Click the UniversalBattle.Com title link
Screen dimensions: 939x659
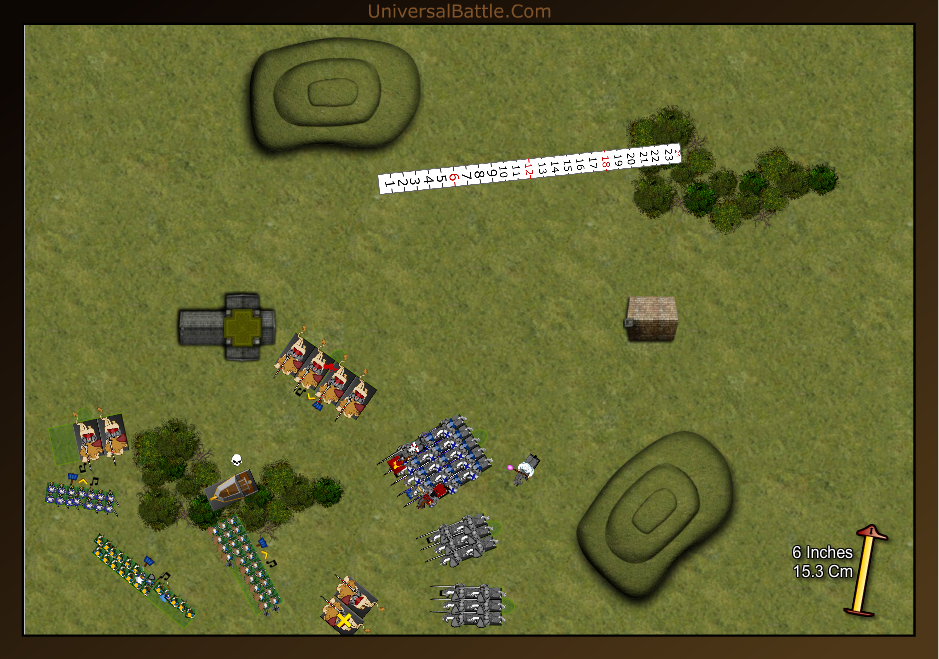(x=459, y=11)
